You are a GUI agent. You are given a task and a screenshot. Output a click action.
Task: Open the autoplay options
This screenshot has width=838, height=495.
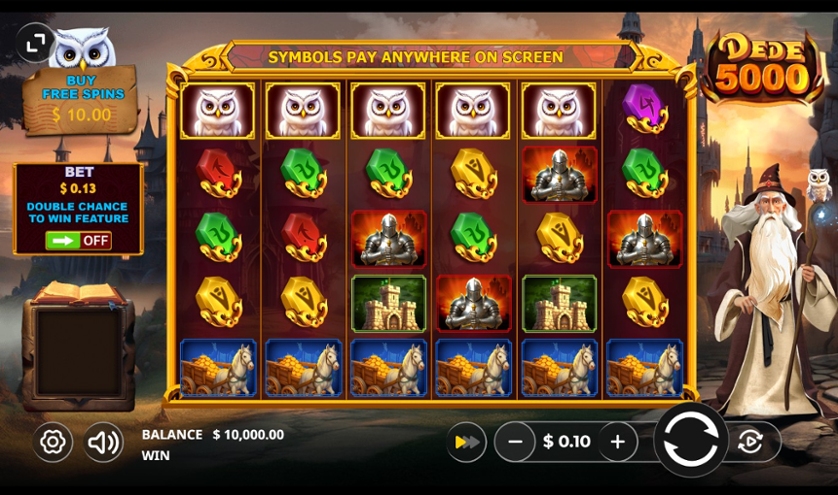tap(751, 441)
